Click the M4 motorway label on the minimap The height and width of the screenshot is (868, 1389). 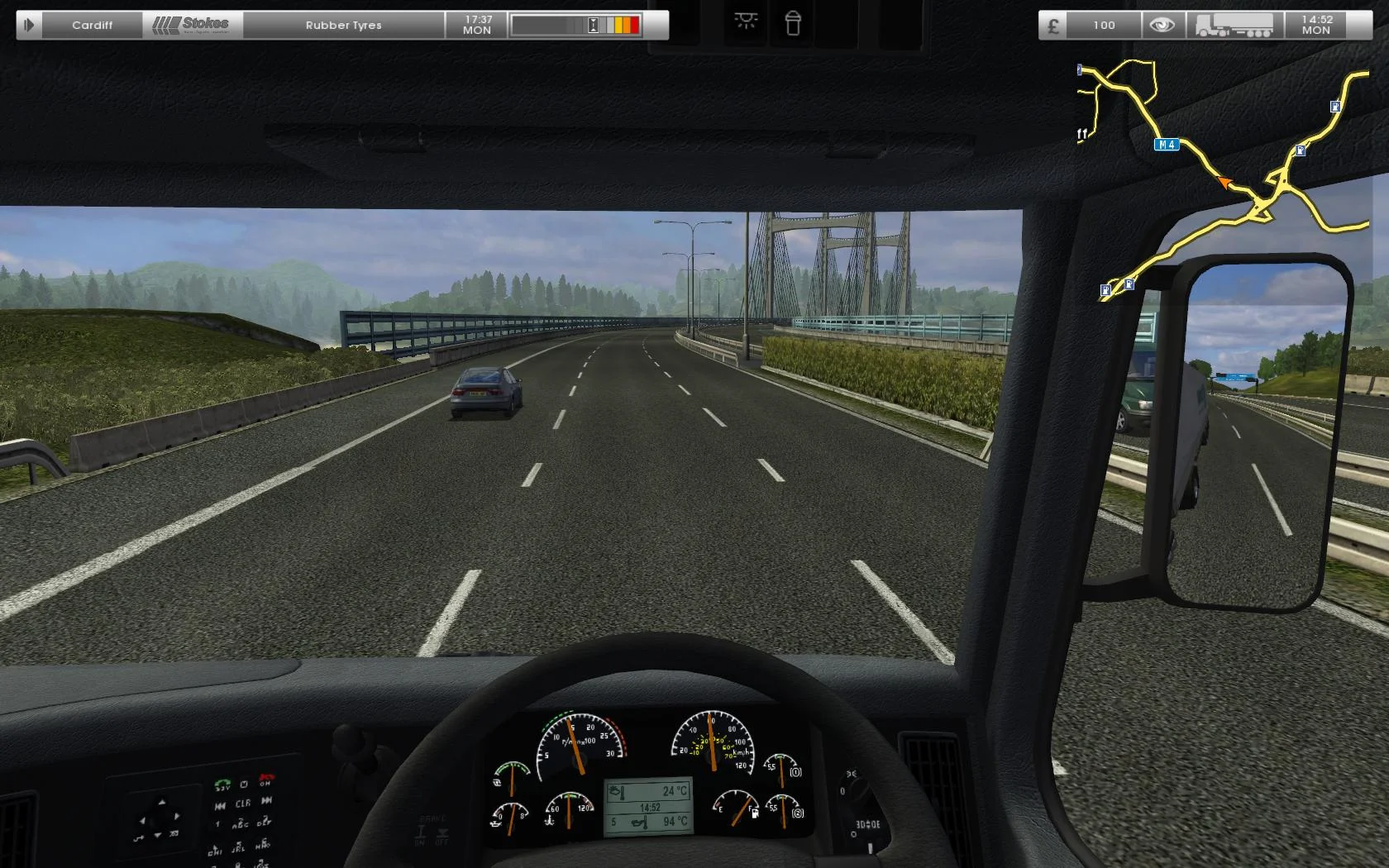pyautogui.click(x=1166, y=144)
